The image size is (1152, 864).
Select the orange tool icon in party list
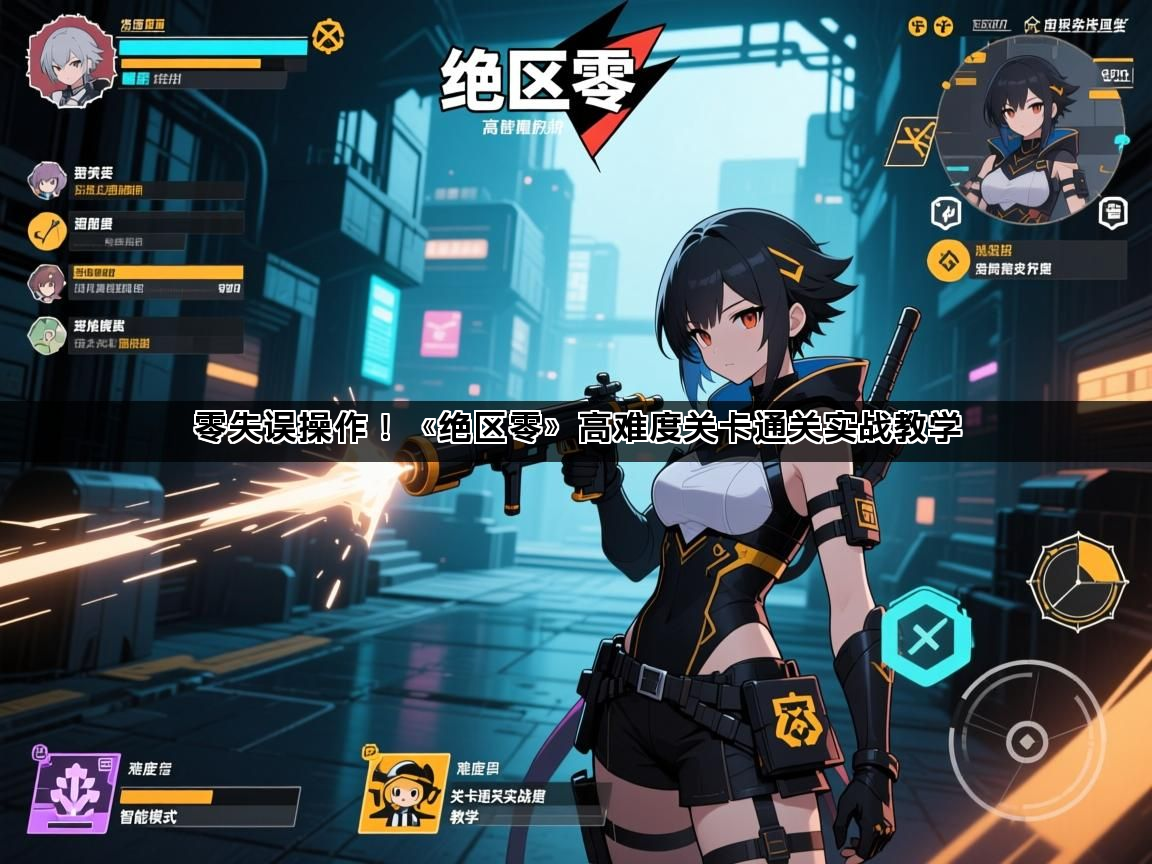(x=46, y=231)
